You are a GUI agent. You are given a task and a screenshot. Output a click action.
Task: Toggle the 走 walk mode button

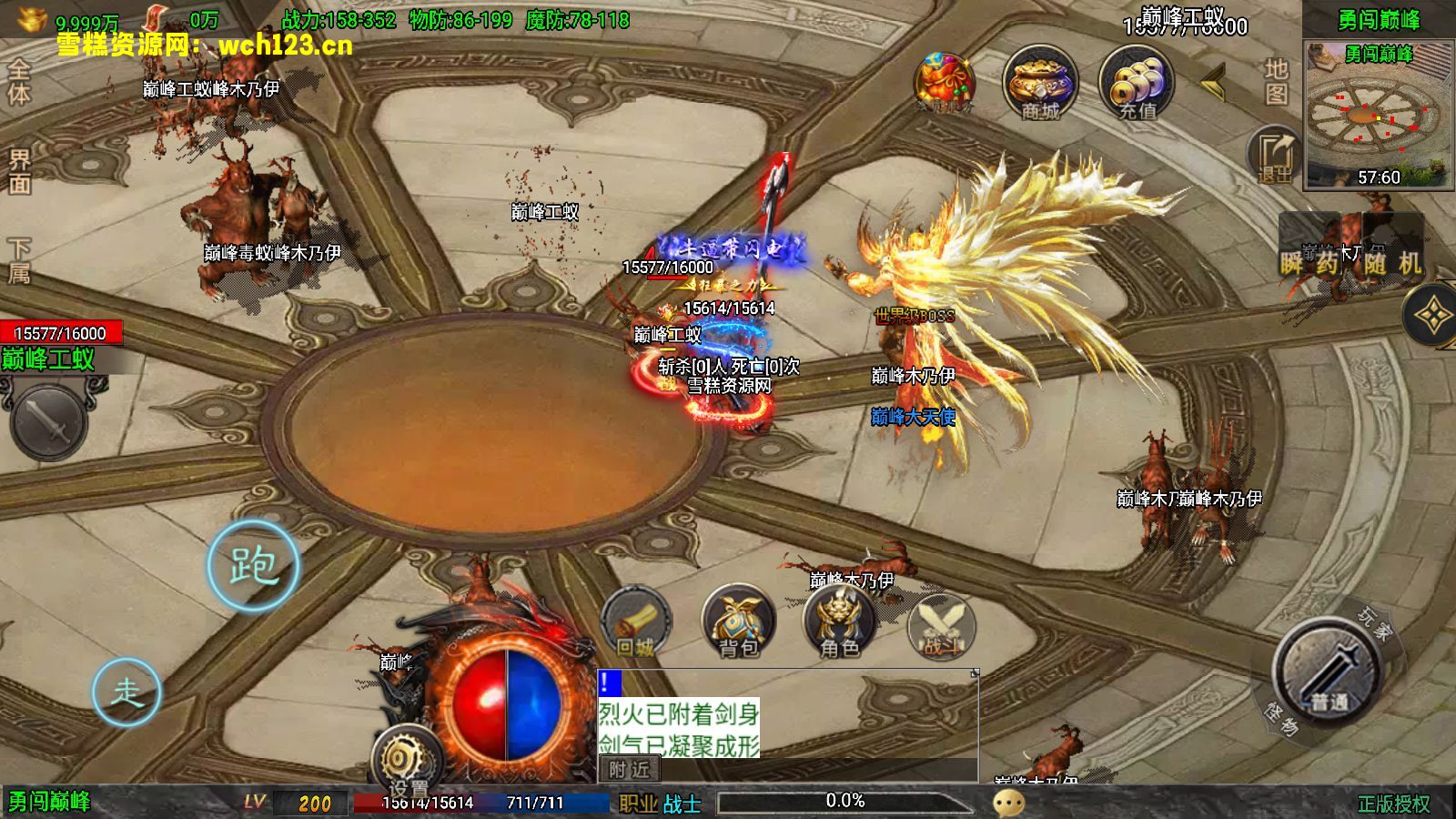tap(126, 692)
